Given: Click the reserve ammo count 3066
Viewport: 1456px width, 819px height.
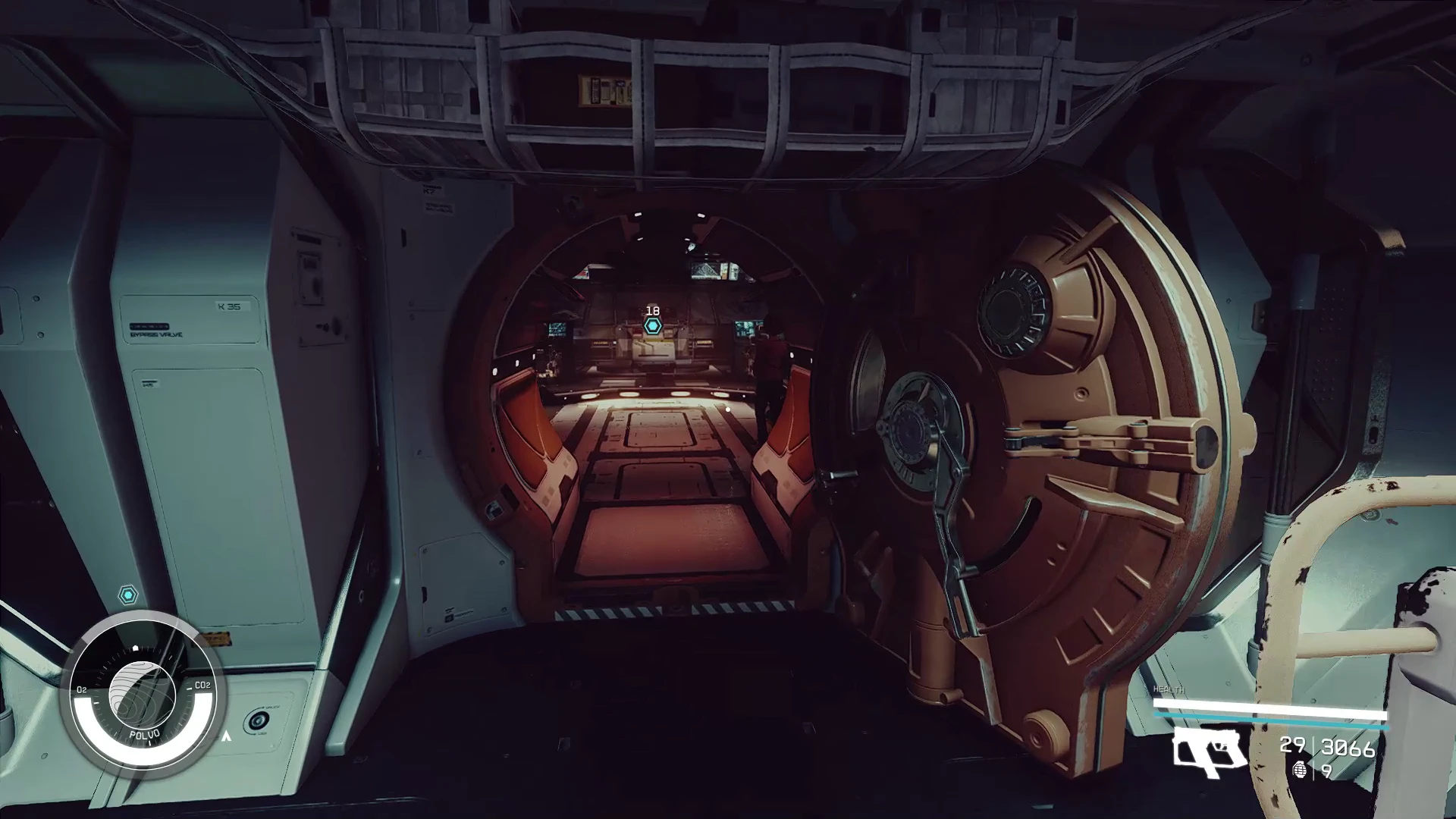Looking at the screenshot, I should [1347, 748].
